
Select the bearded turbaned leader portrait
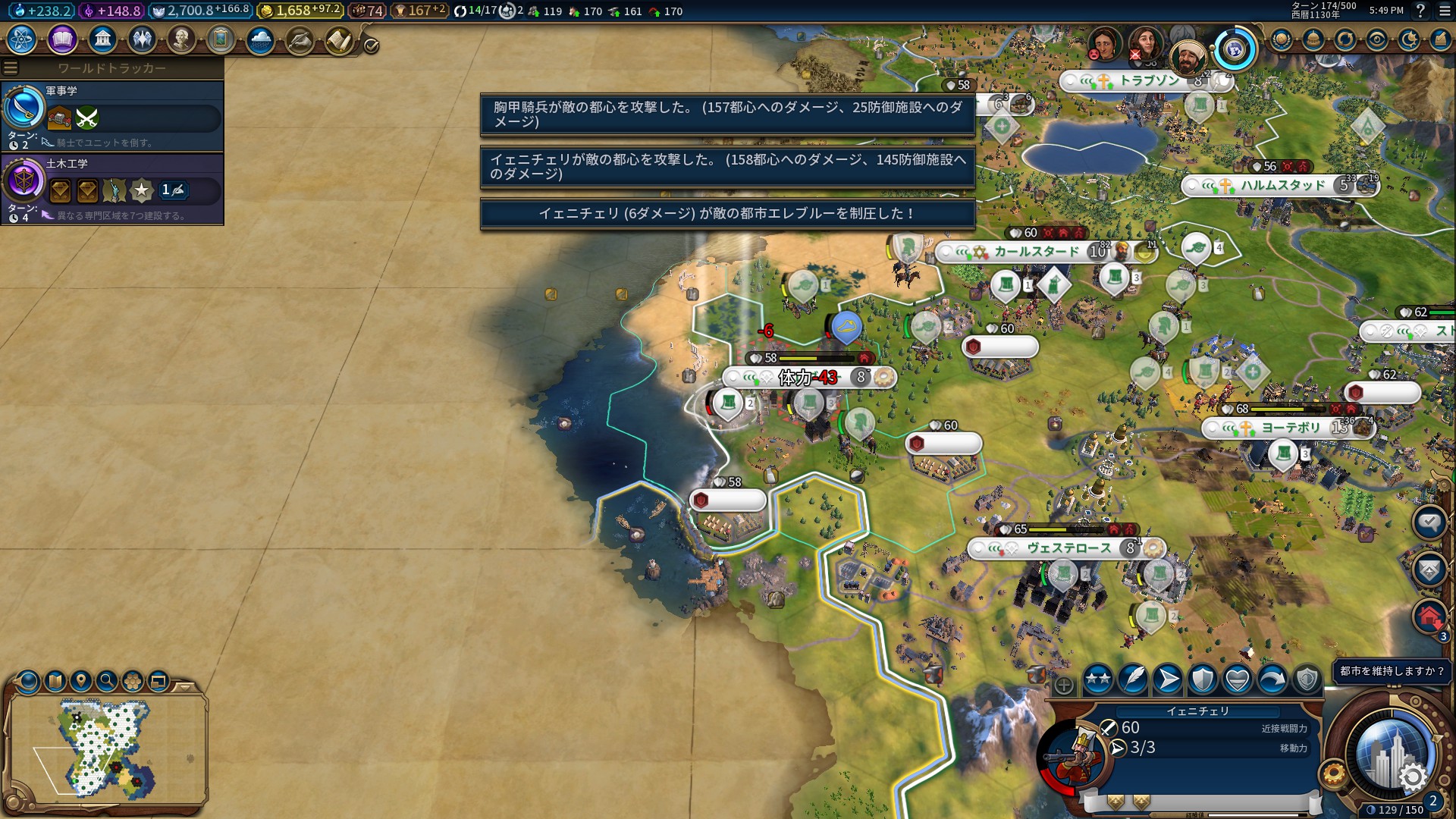pyautogui.click(x=1188, y=55)
